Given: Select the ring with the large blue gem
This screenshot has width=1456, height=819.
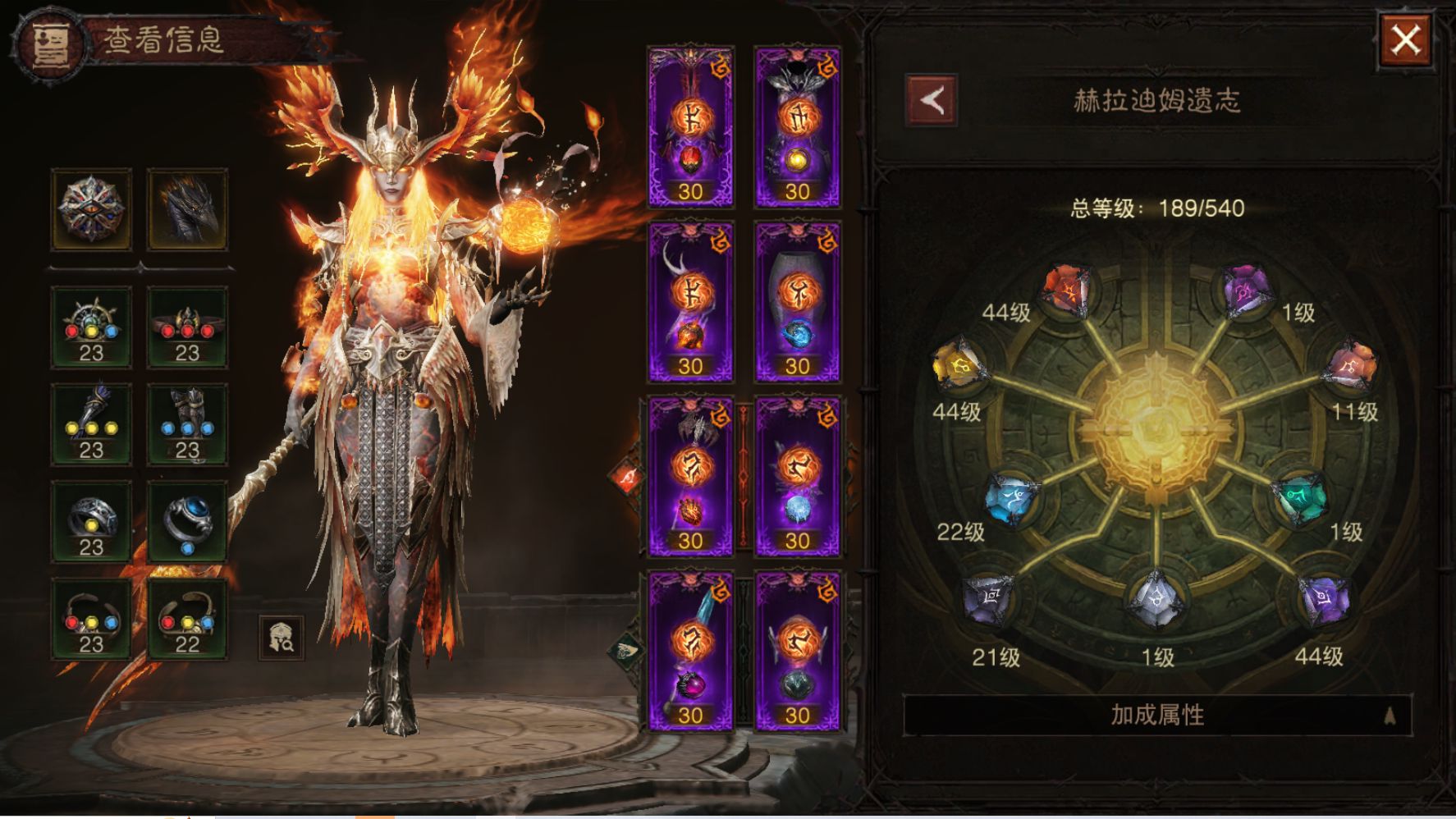Looking at the screenshot, I should [188, 522].
